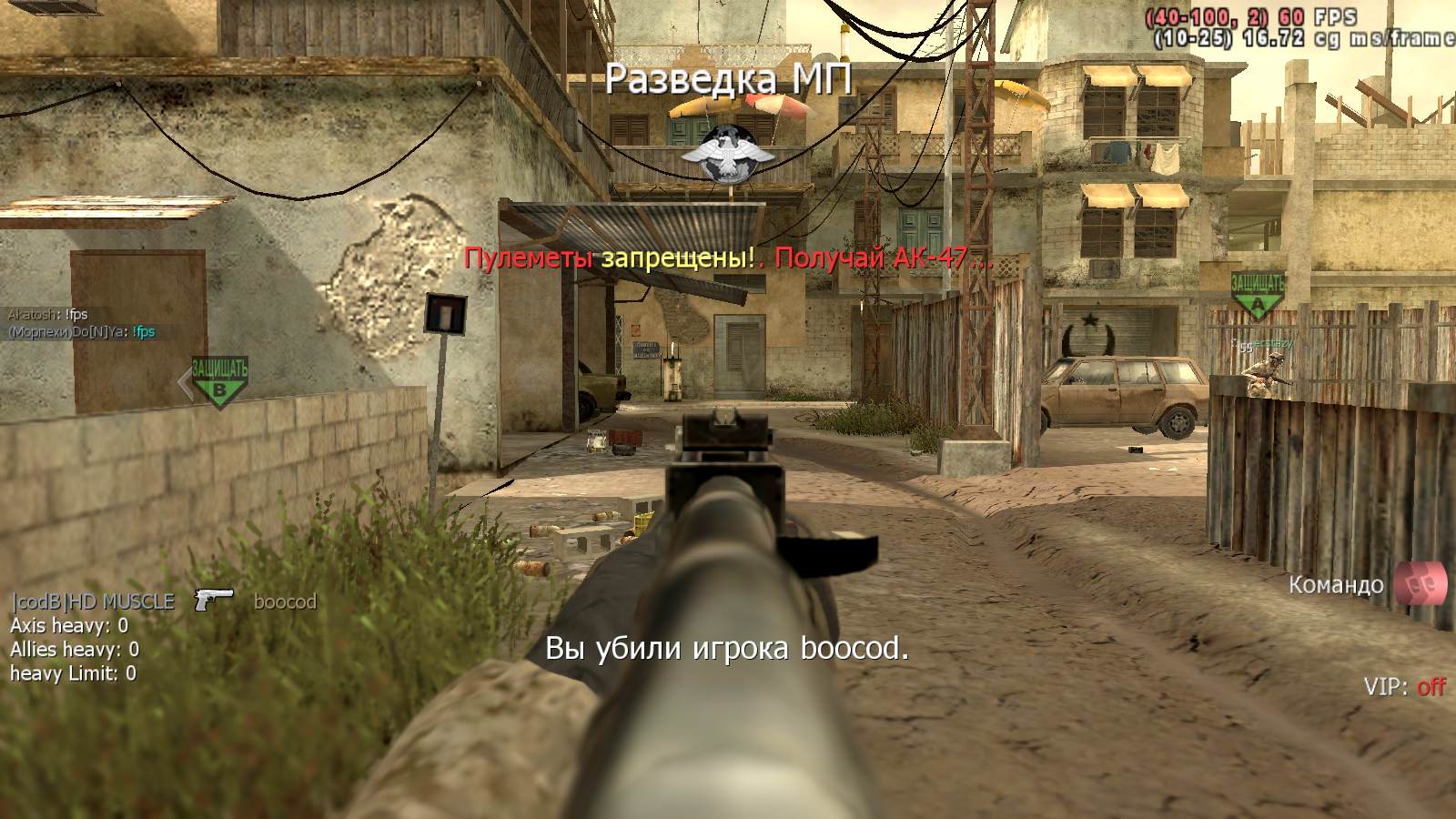Click the Командо perk icon
The width and height of the screenshot is (1456, 819).
tap(1421, 583)
